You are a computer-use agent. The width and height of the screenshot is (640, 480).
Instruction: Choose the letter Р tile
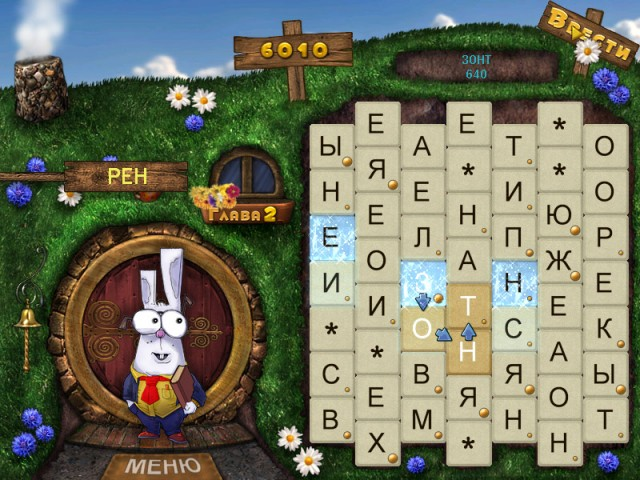click(604, 238)
